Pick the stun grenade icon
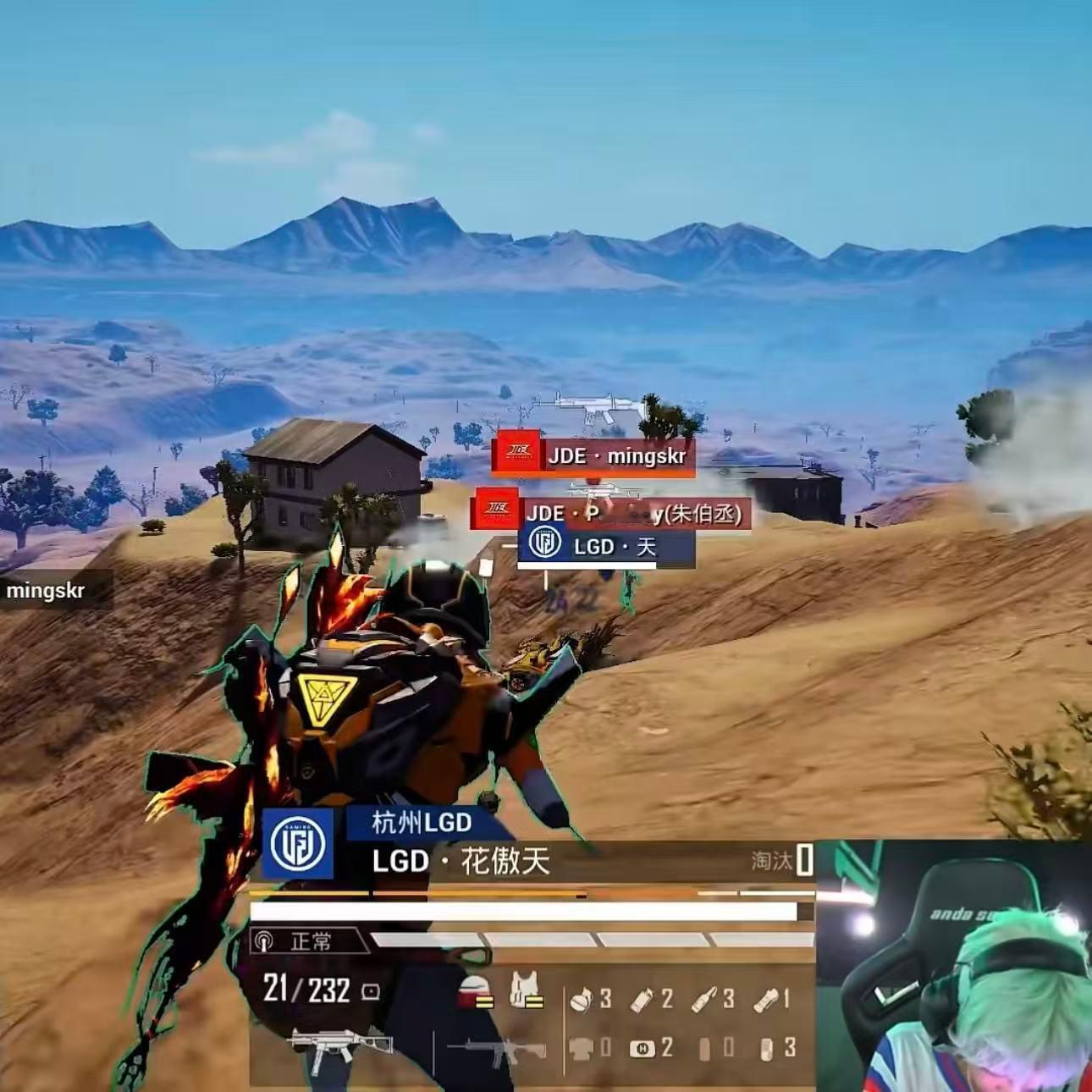 (x=765, y=1000)
